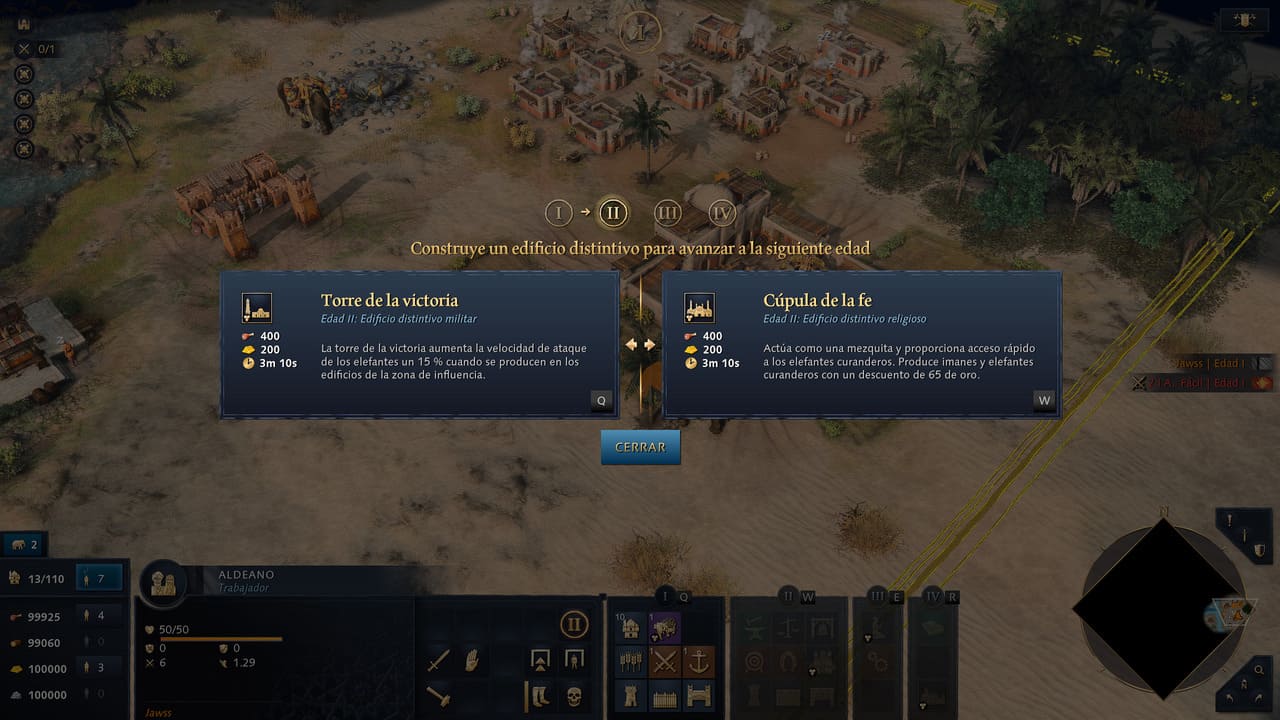Click the minimap

1162,607
